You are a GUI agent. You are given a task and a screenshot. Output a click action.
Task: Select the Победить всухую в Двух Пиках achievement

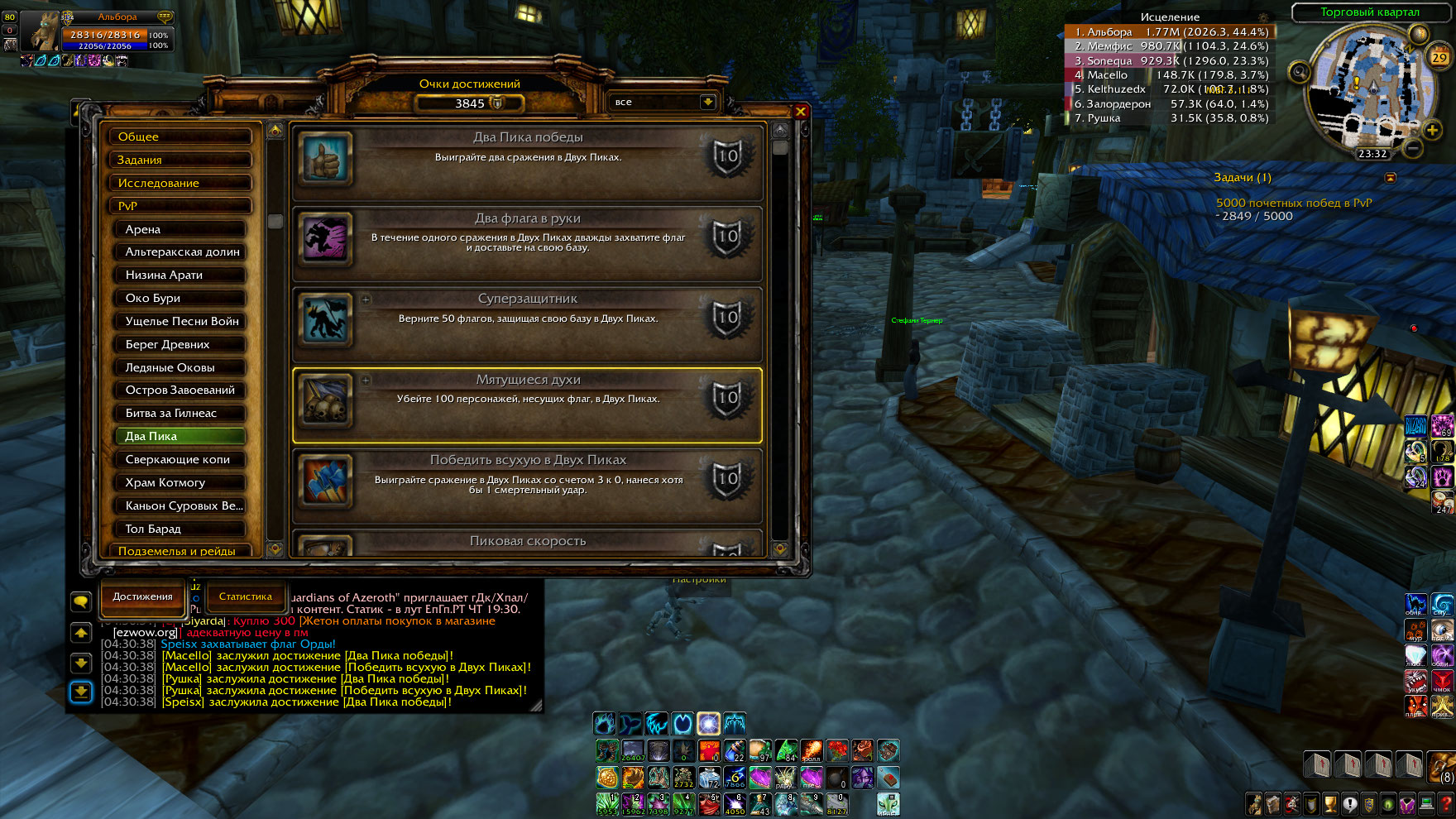pos(528,486)
